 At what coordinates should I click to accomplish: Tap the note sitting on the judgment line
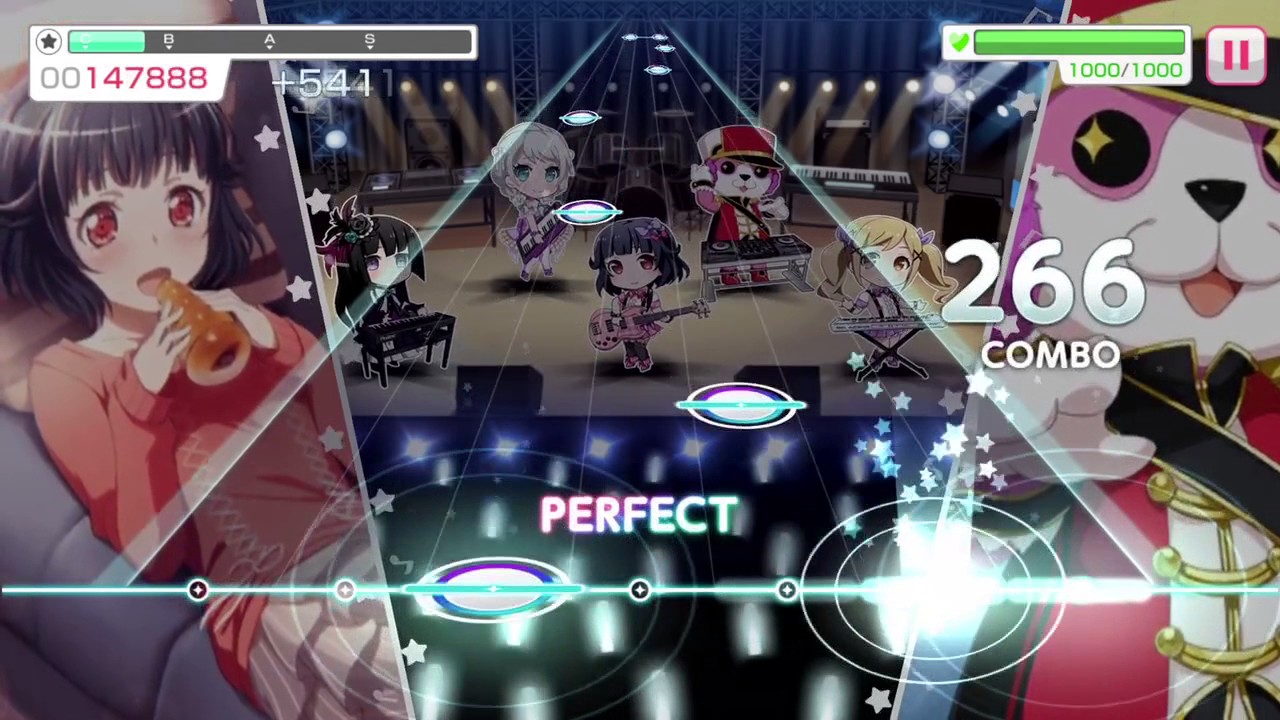[492, 590]
